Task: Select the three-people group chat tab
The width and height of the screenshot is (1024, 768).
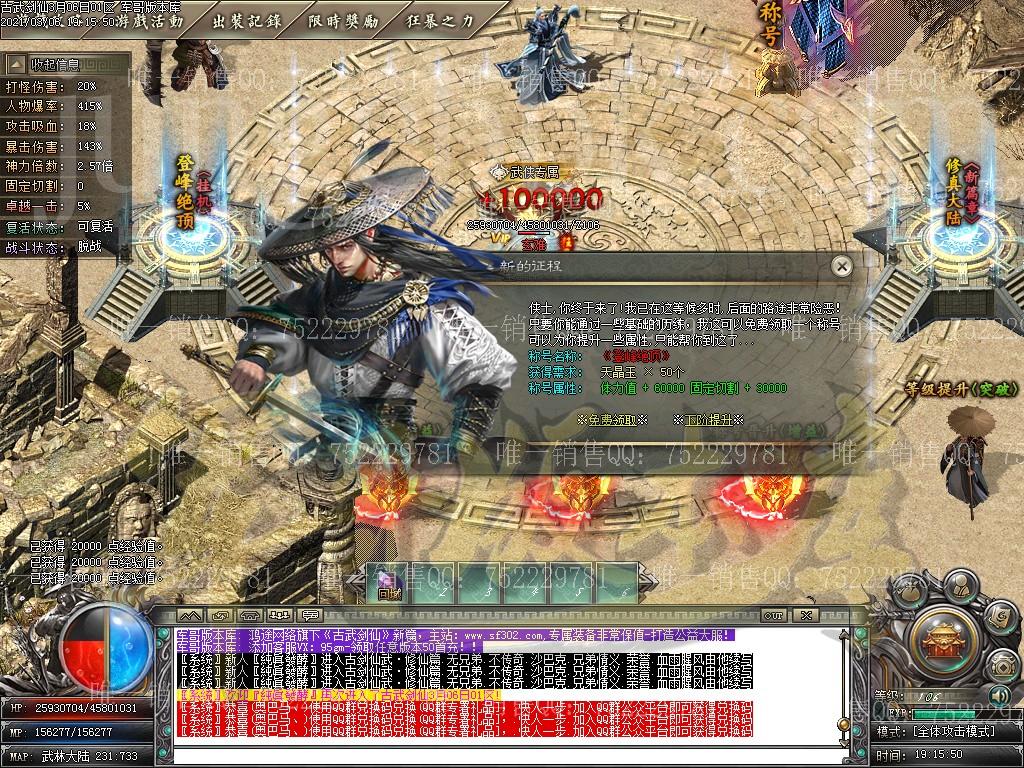Action: coord(281,614)
